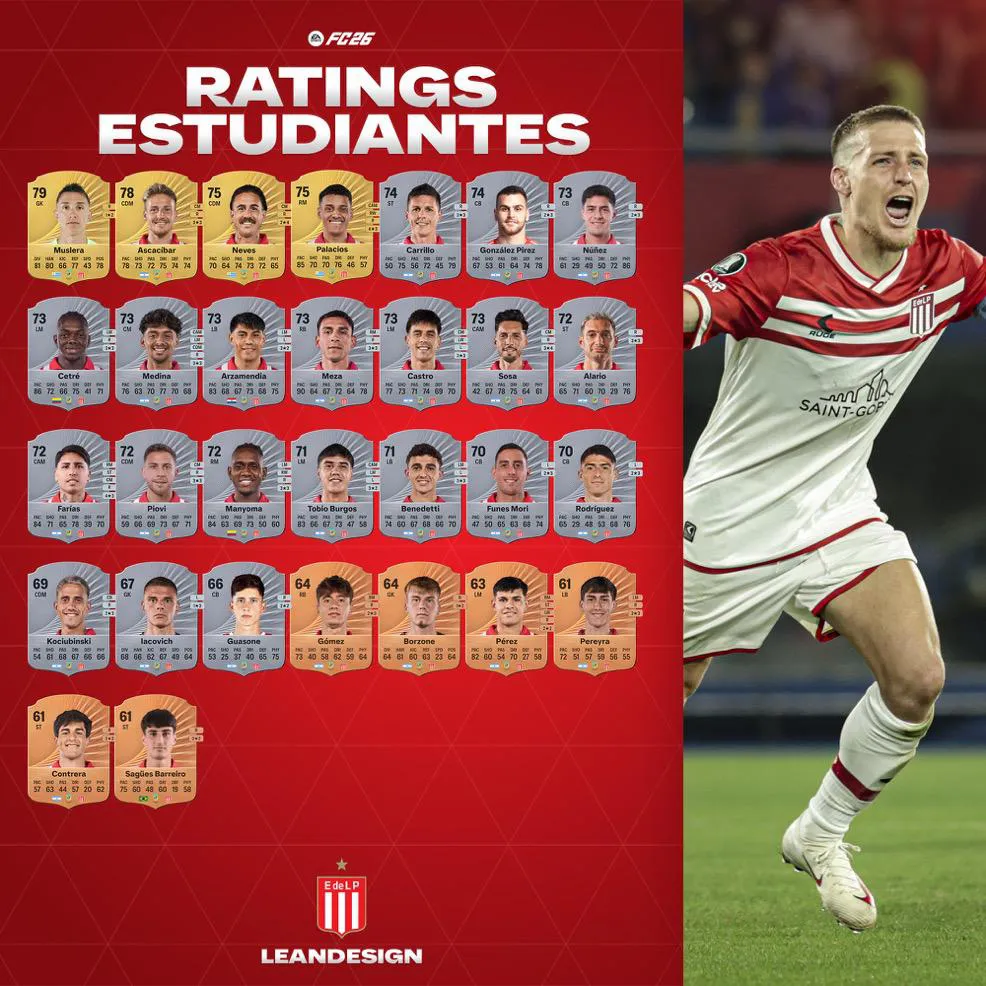Open the Palacios player card
Viewport: 986px width, 986px height.
331,227
